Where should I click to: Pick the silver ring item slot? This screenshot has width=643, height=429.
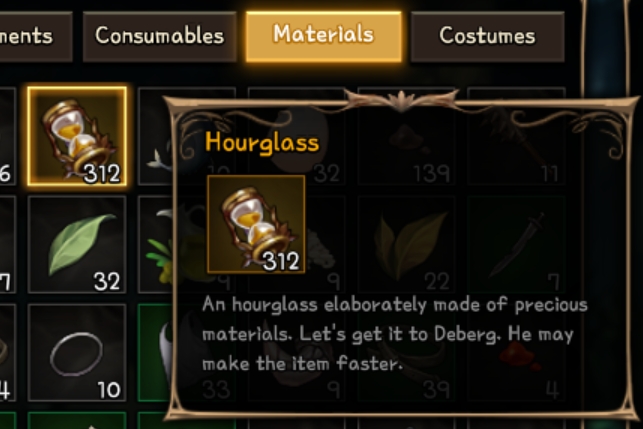[77, 352]
